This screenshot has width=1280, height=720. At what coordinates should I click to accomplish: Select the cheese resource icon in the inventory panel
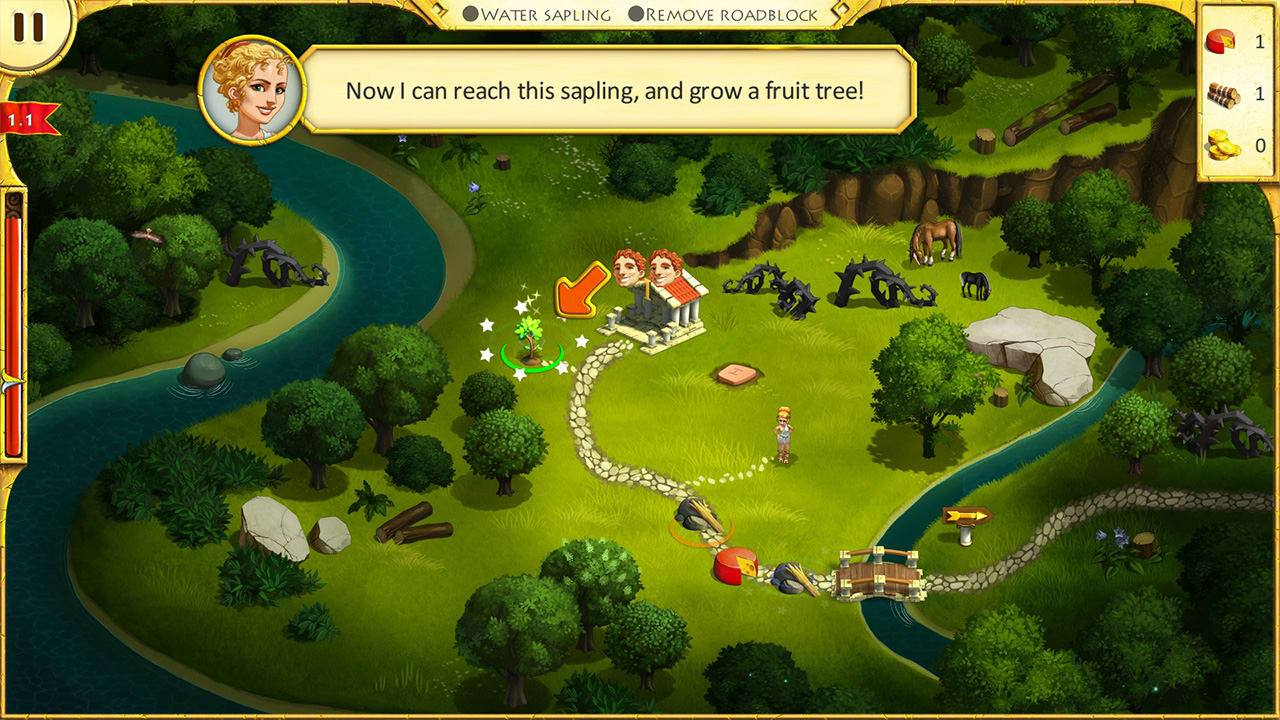tap(1222, 42)
